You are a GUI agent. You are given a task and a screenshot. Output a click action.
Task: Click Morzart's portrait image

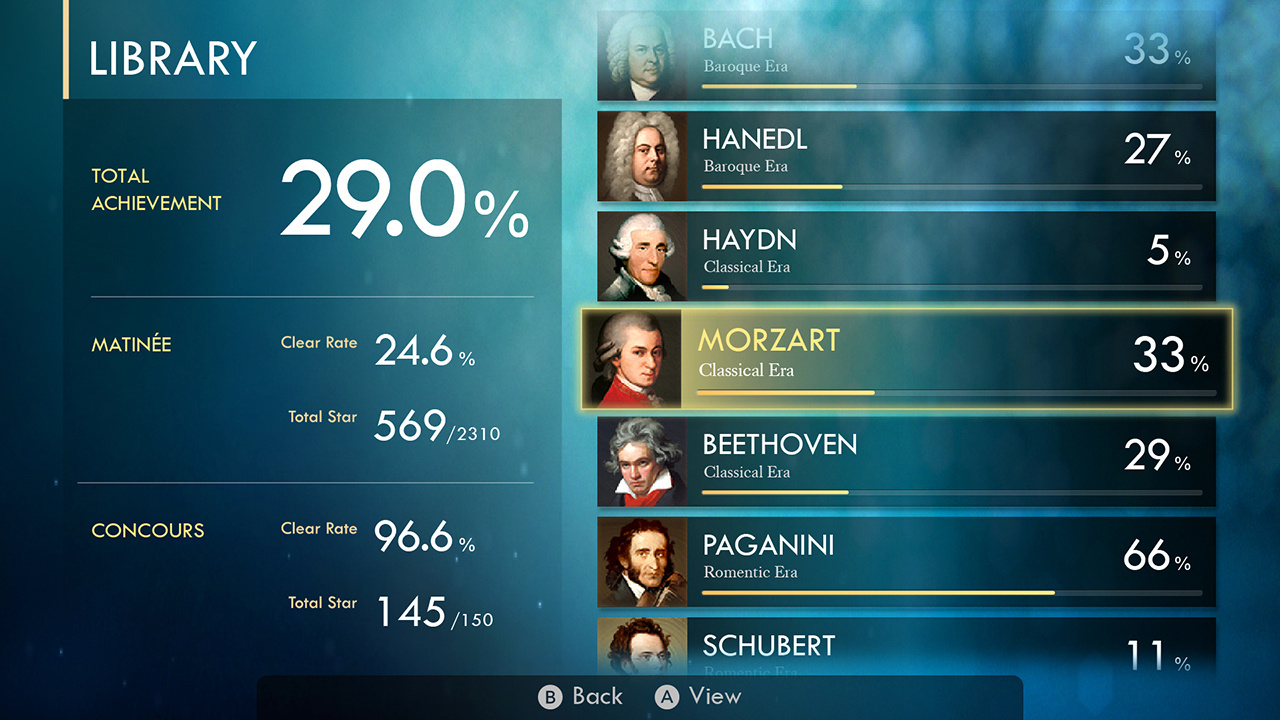(x=643, y=358)
